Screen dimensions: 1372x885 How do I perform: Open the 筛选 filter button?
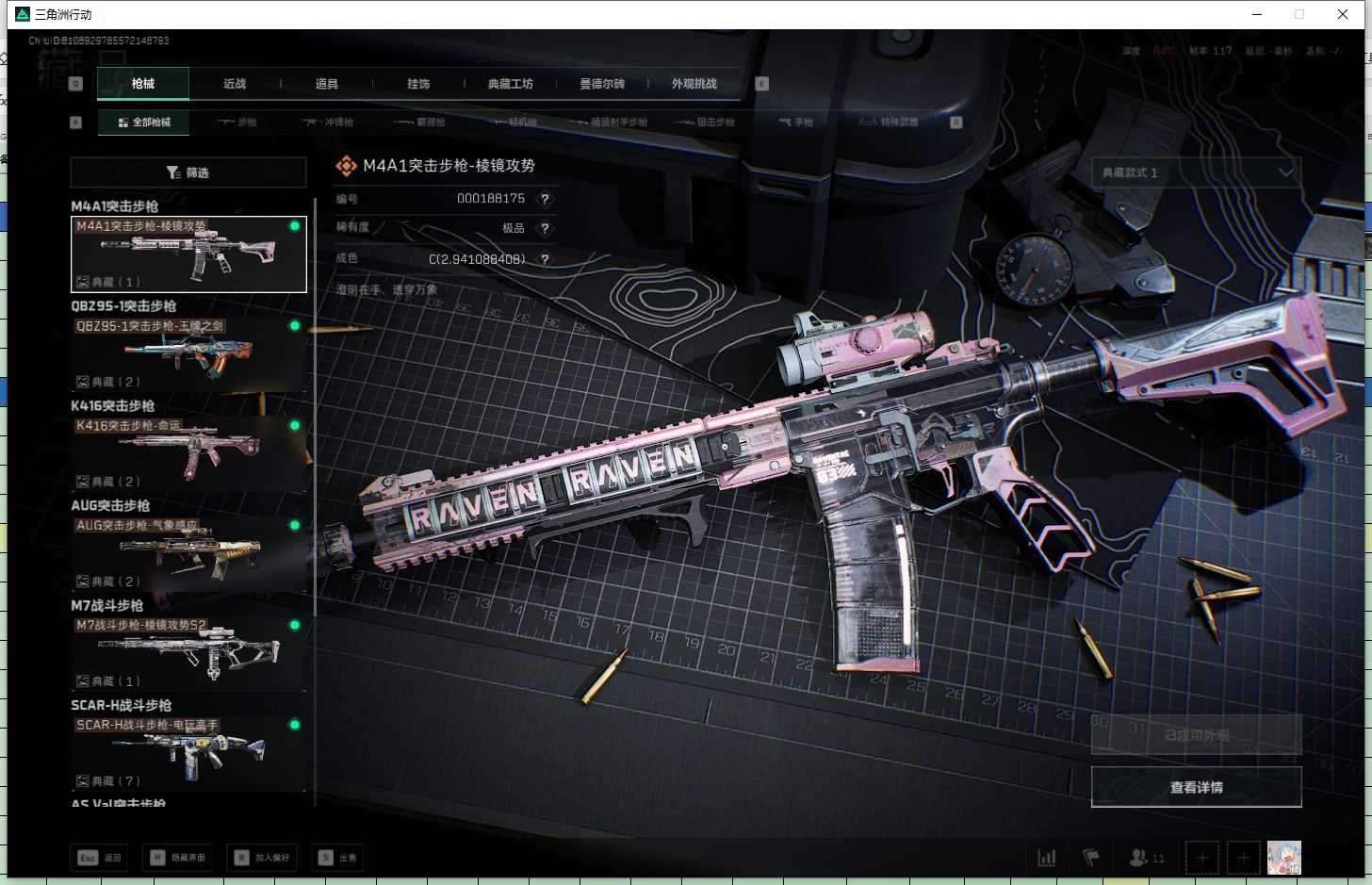(x=188, y=172)
